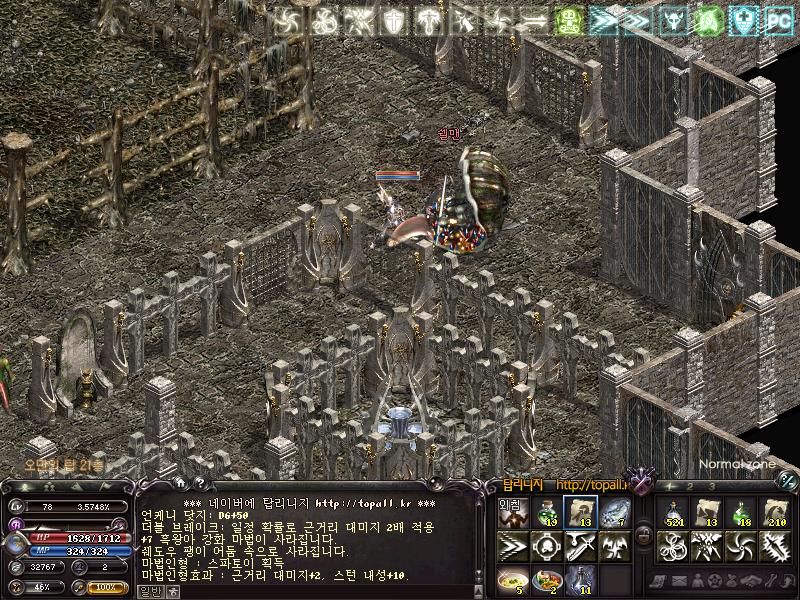Click the home icon above the chat
Image resolution: width=800 pixels, height=600 pixels.
(x=181, y=485)
